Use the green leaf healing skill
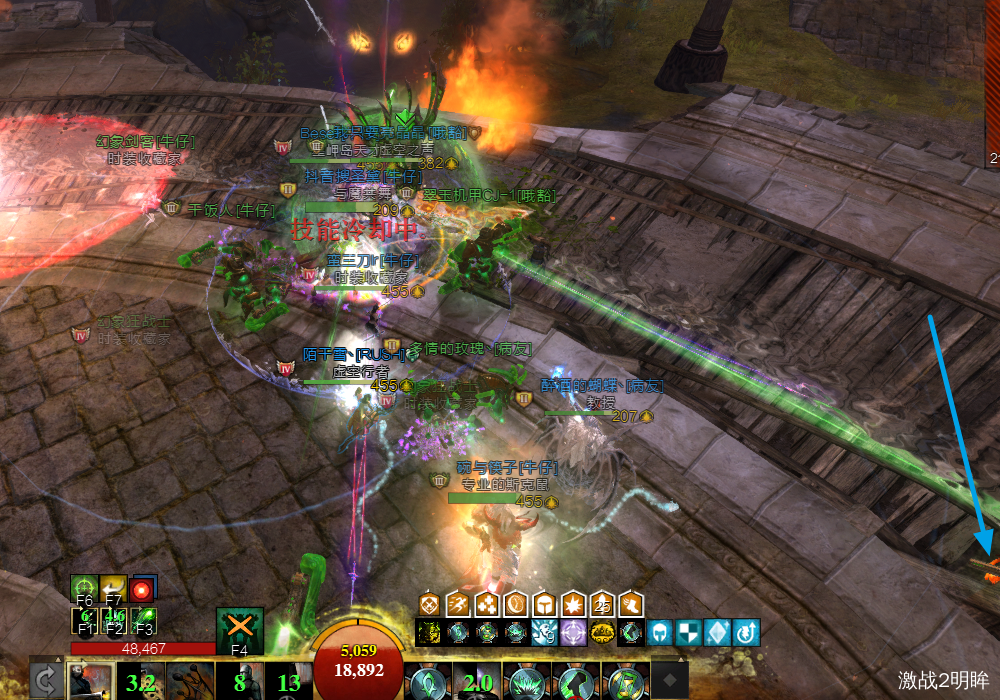Image resolution: width=1000 pixels, height=700 pixels. click(427, 681)
